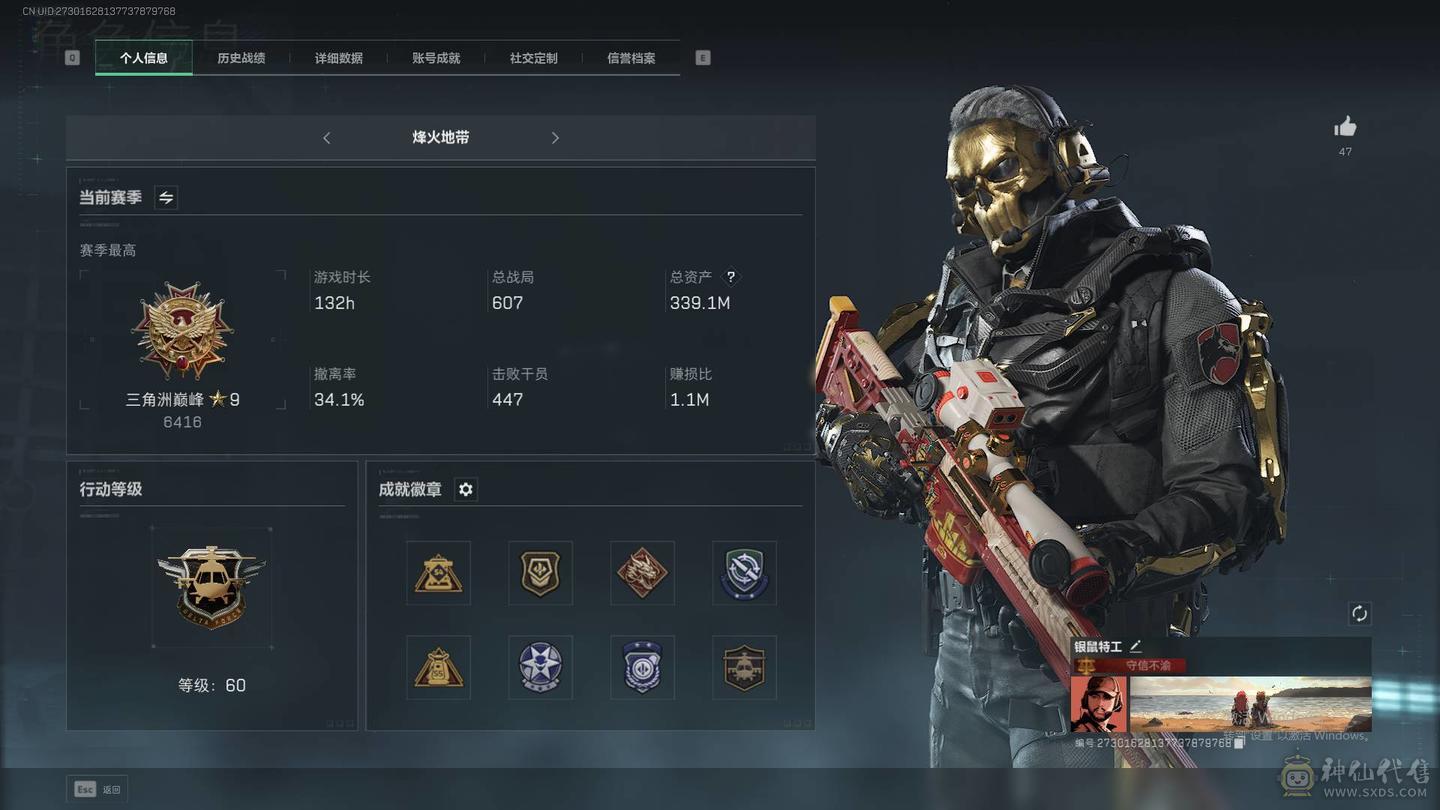Click the right arrow beside 烽火地带
The width and height of the screenshot is (1440, 810).
point(555,138)
